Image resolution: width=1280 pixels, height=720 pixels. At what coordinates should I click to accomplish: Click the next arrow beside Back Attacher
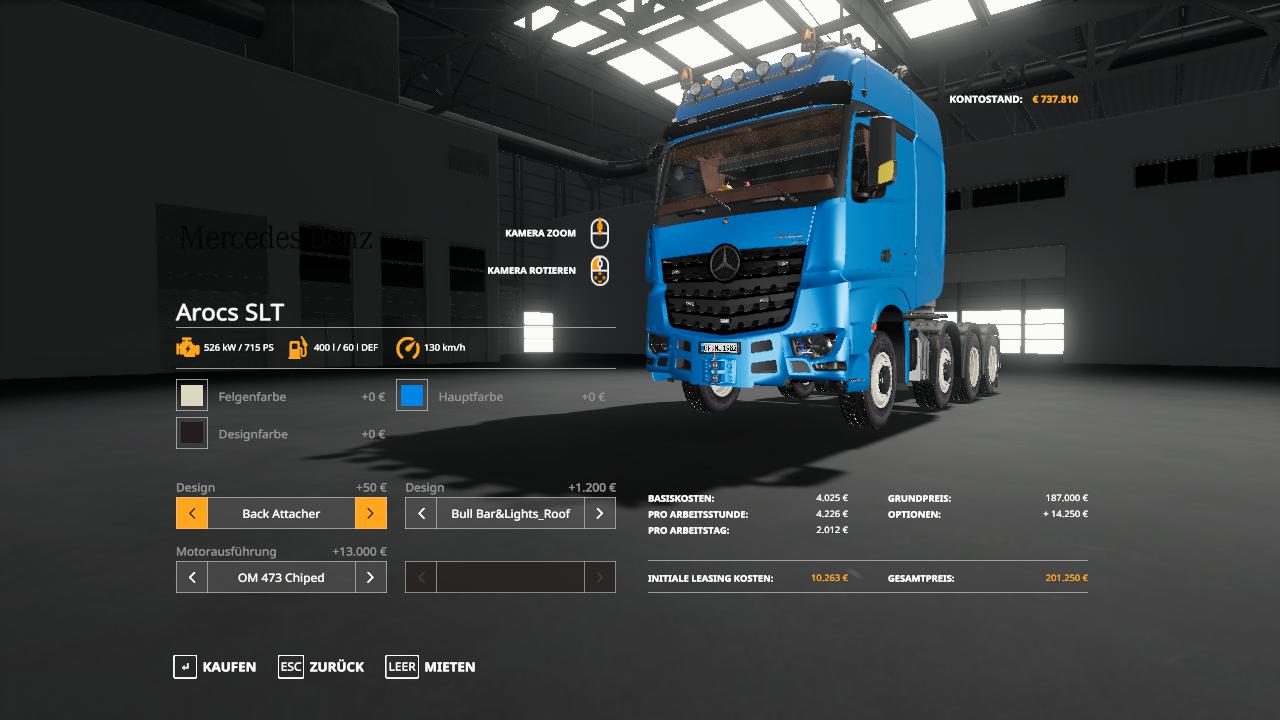pos(370,514)
